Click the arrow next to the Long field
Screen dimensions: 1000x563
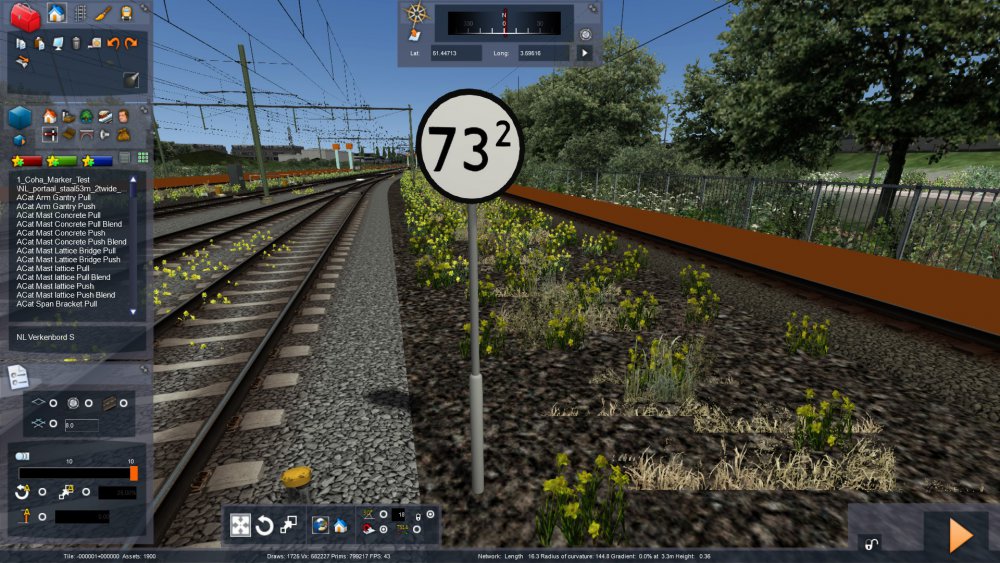tap(585, 52)
